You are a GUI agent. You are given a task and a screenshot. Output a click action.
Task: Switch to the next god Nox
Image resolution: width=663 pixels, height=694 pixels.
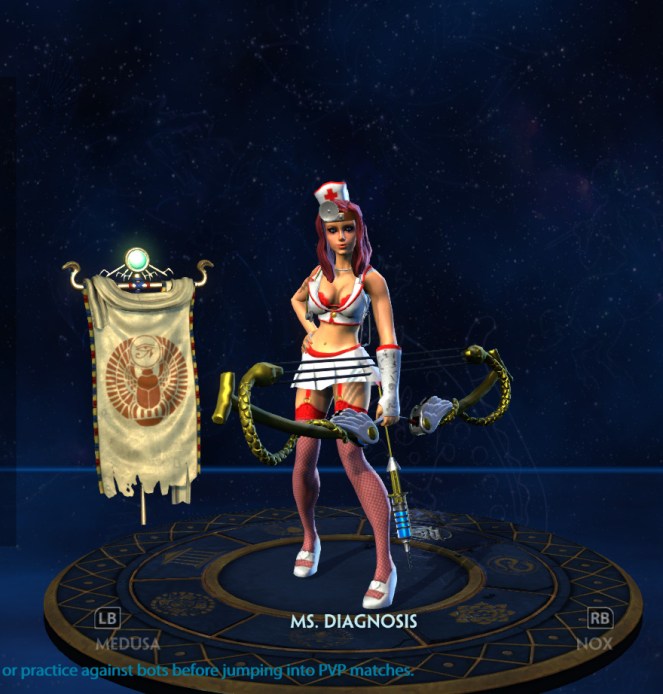[597, 630]
